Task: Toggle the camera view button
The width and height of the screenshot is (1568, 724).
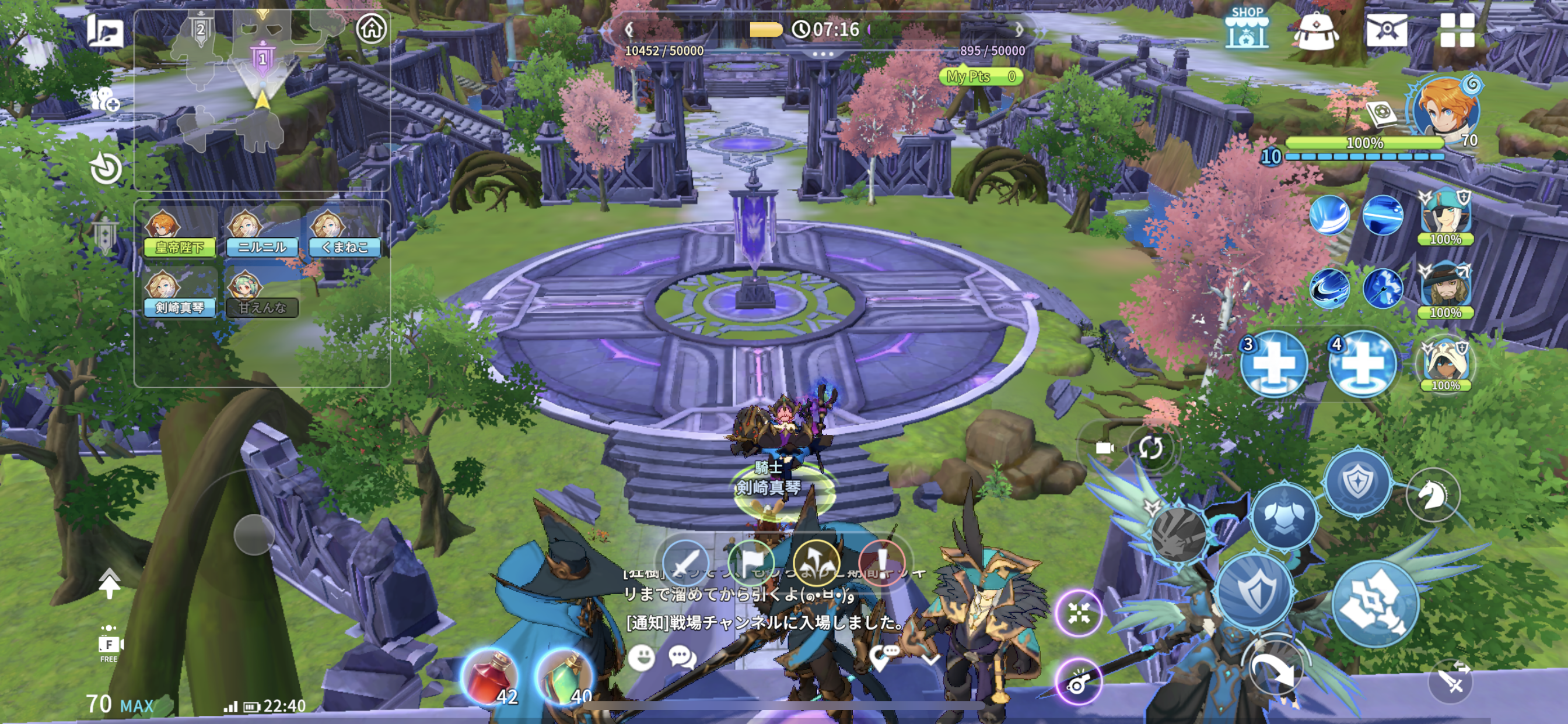Action: pyautogui.click(x=1103, y=448)
